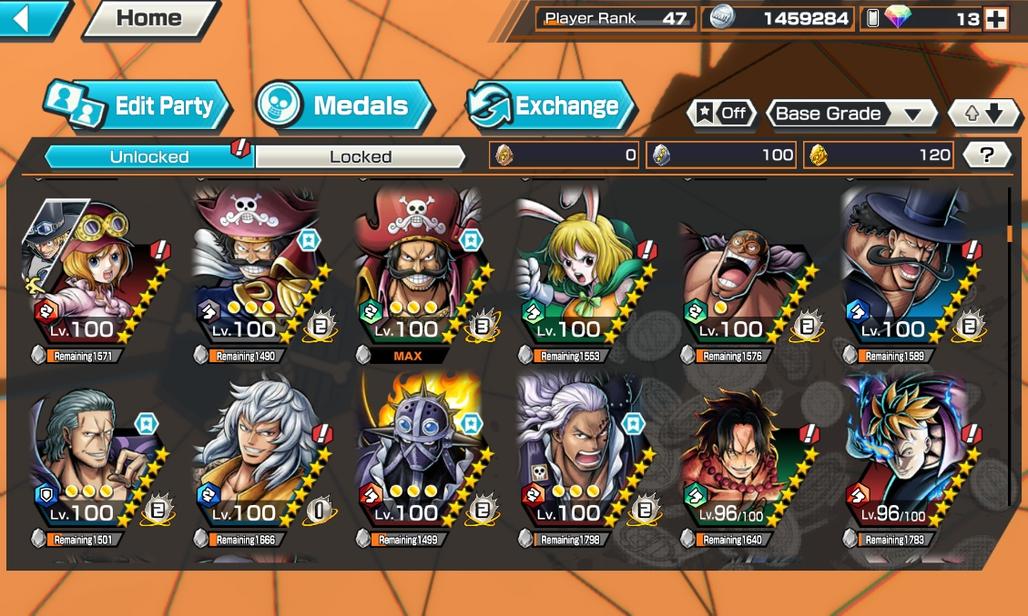The image size is (1028, 616).
Task: Return to the Home screen
Action: [150, 18]
